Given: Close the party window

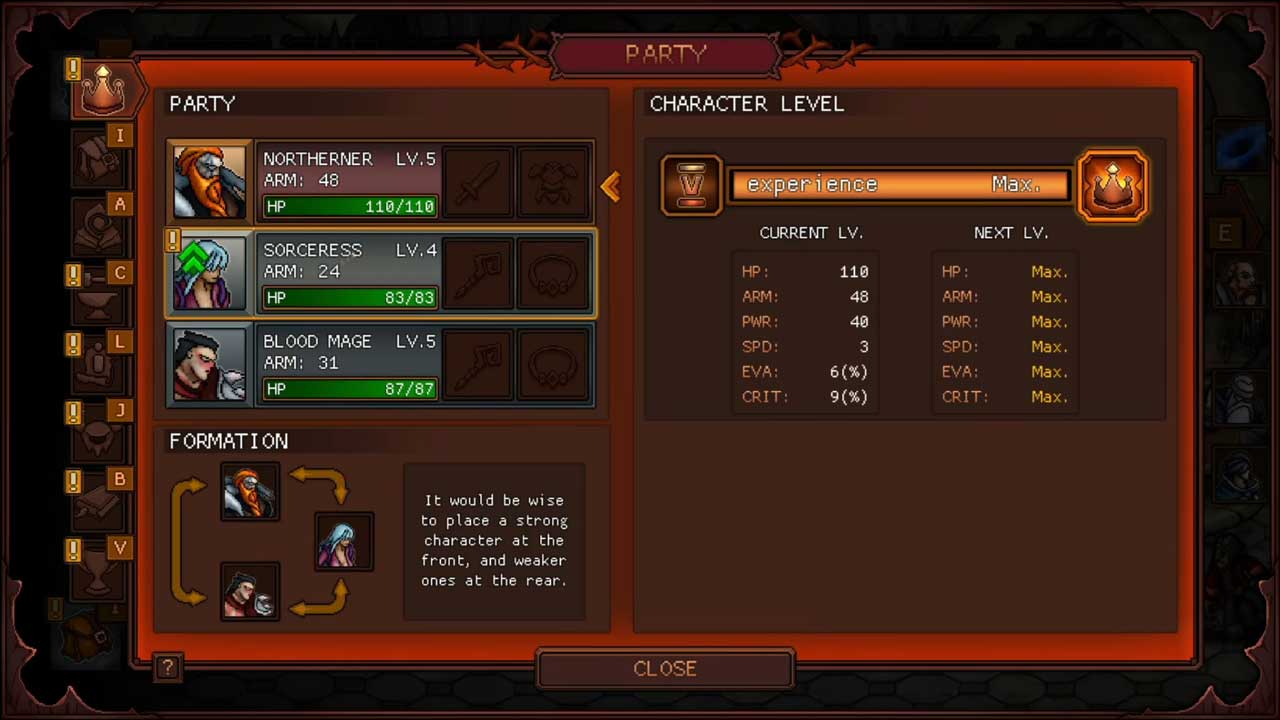Looking at the screenshot, I should pyautogui.click(x=665, y=669).
